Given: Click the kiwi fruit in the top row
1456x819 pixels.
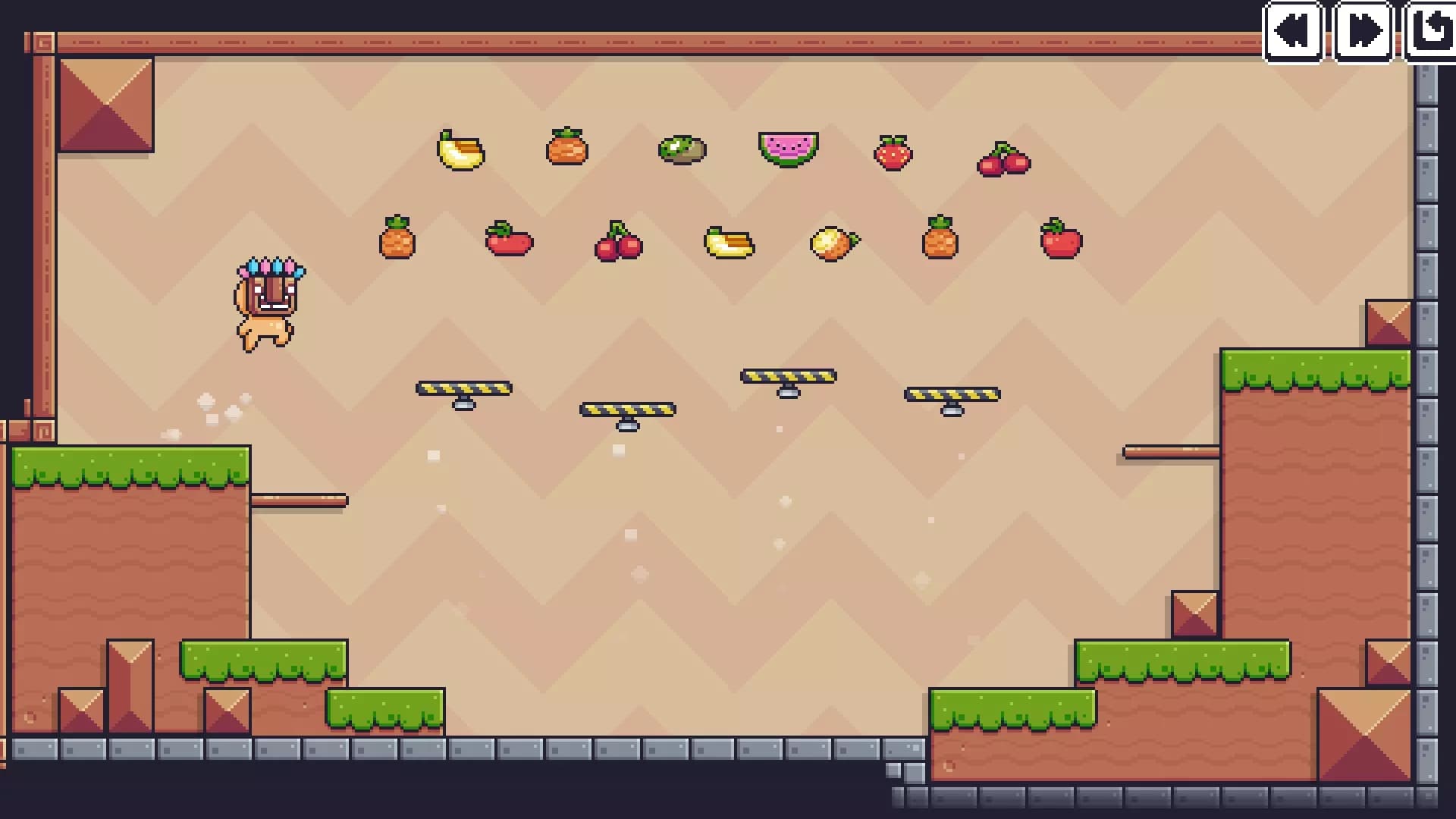Looking at the screenshot, I should [680, 149].
